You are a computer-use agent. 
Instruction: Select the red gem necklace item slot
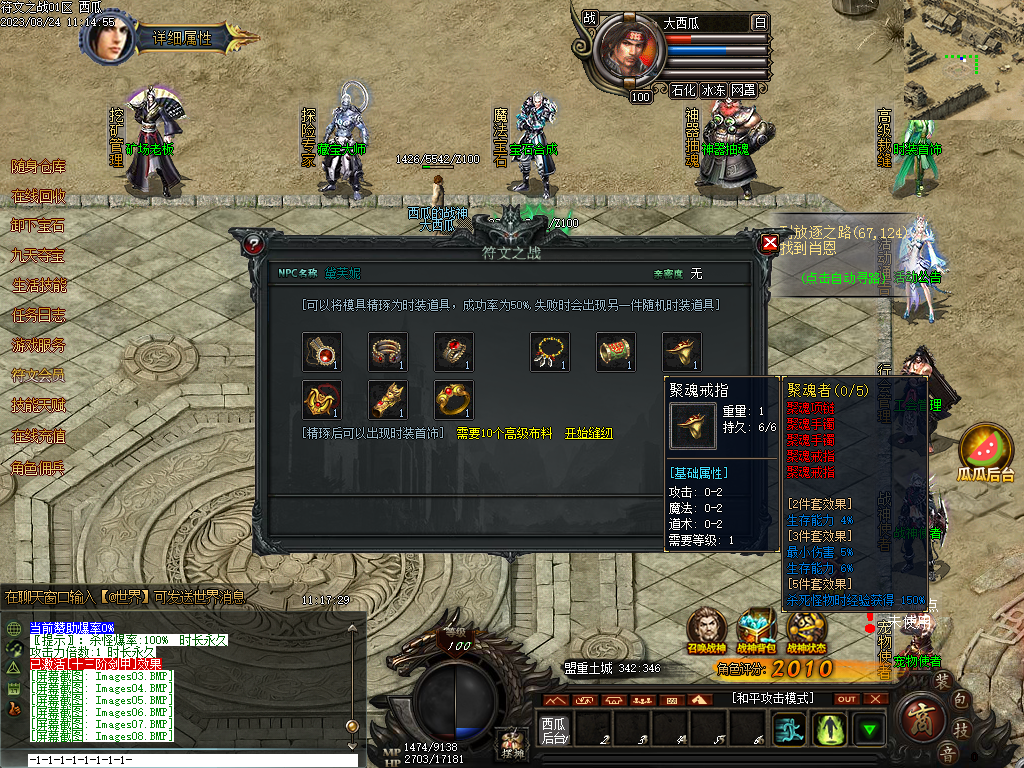[322, 352]
